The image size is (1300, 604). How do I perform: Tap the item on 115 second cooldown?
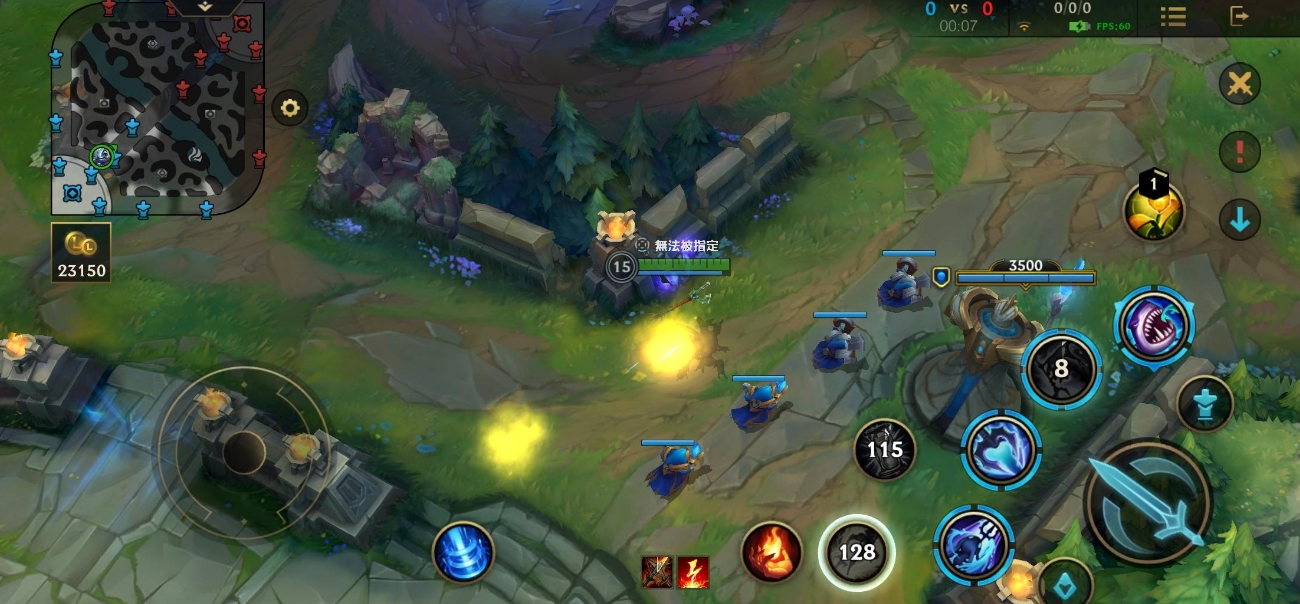tap(884, 450)
